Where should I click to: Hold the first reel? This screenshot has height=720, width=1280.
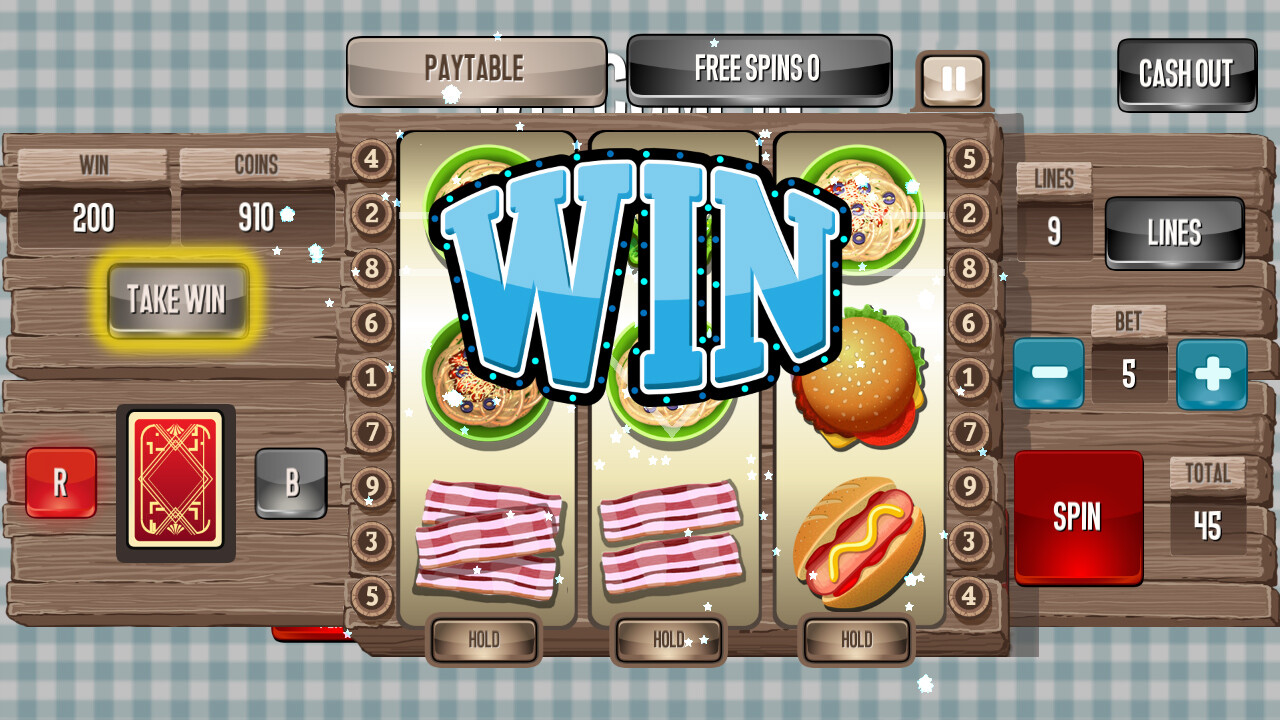tap(484, 640)
